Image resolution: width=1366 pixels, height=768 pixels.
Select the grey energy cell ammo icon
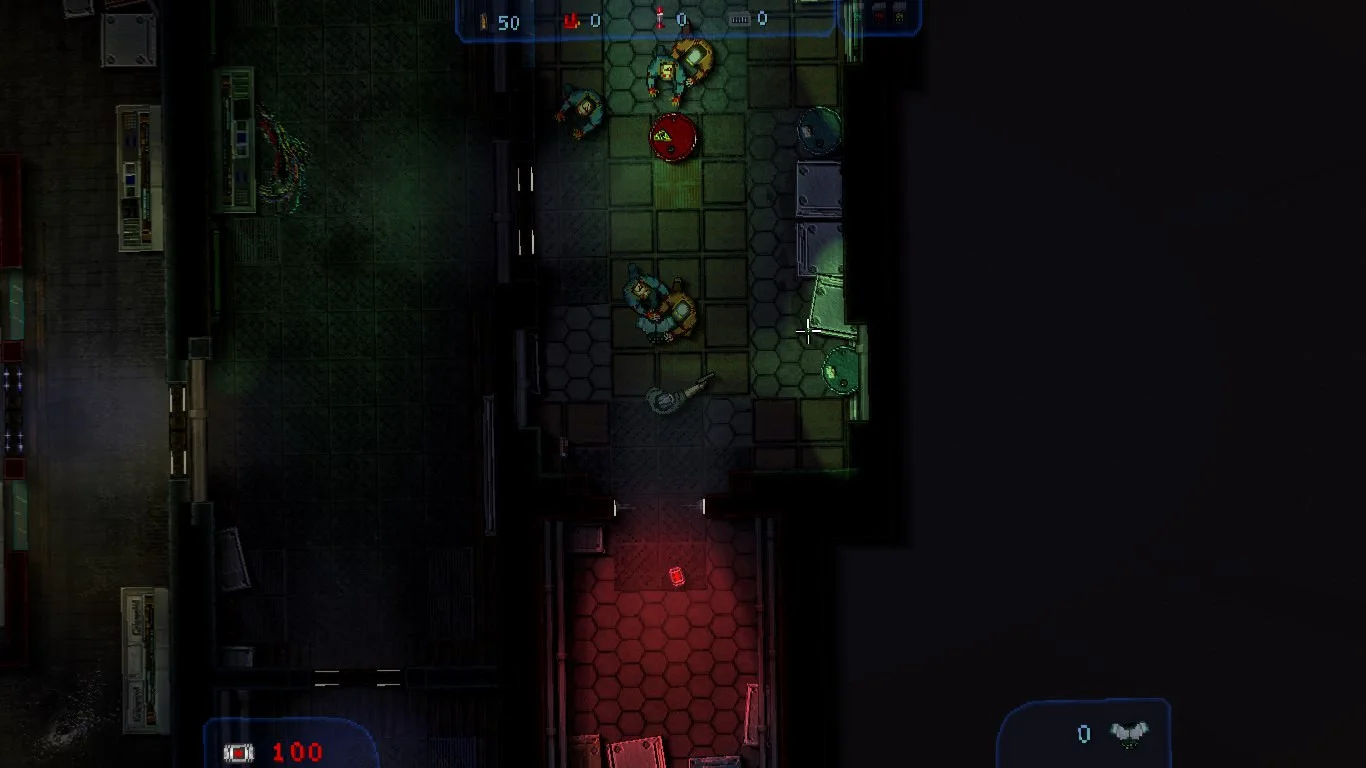click(740, 19)
